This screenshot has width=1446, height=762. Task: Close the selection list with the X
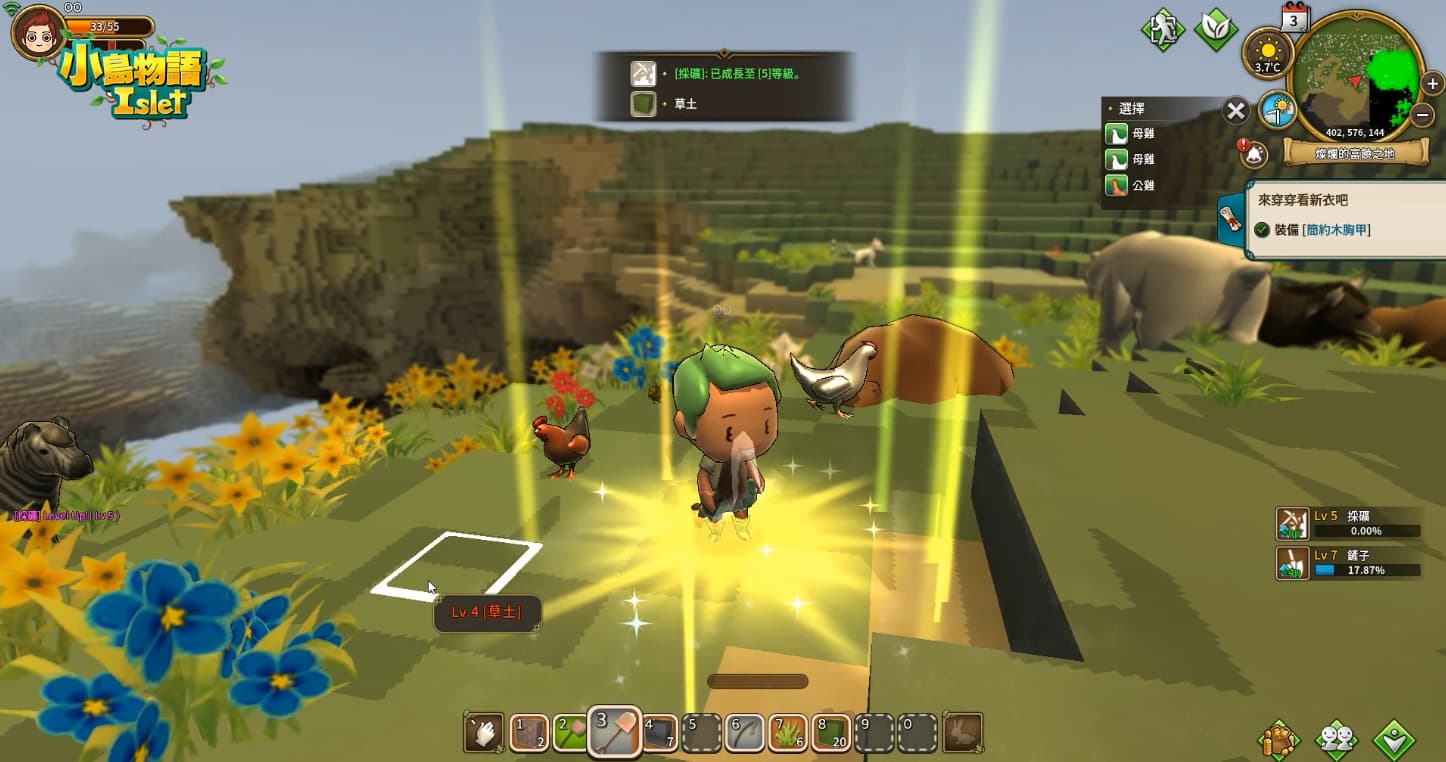tap(1236, 111)
